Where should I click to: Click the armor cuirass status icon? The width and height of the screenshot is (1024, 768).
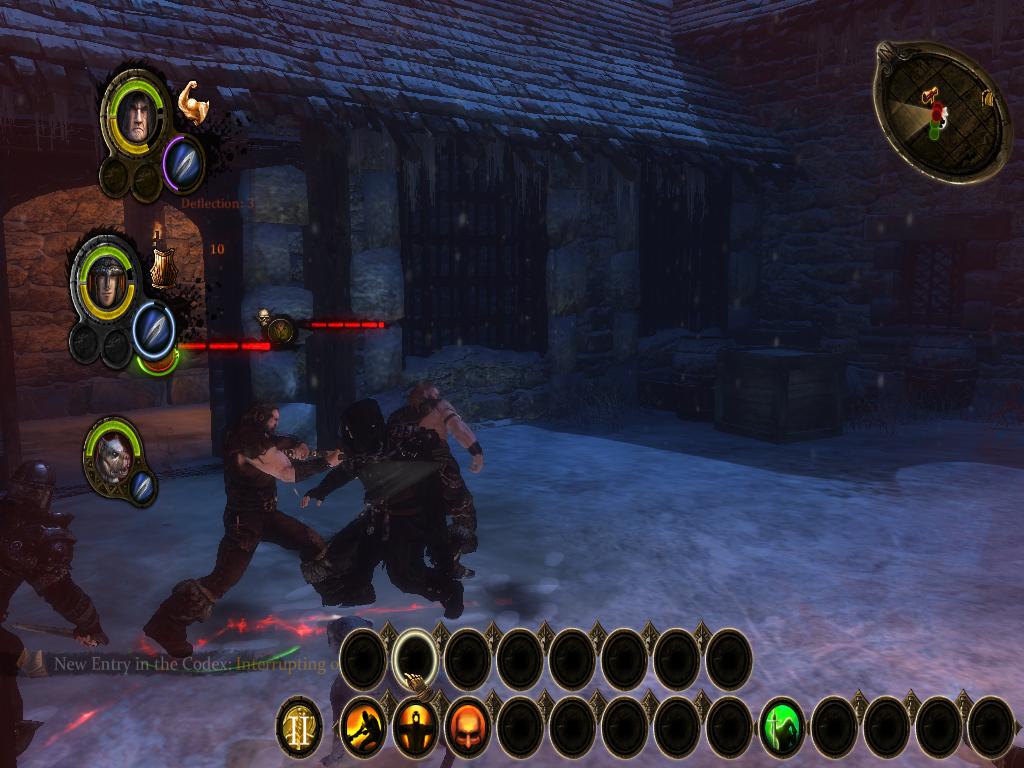pyautogui.click(x=162, y=267)
